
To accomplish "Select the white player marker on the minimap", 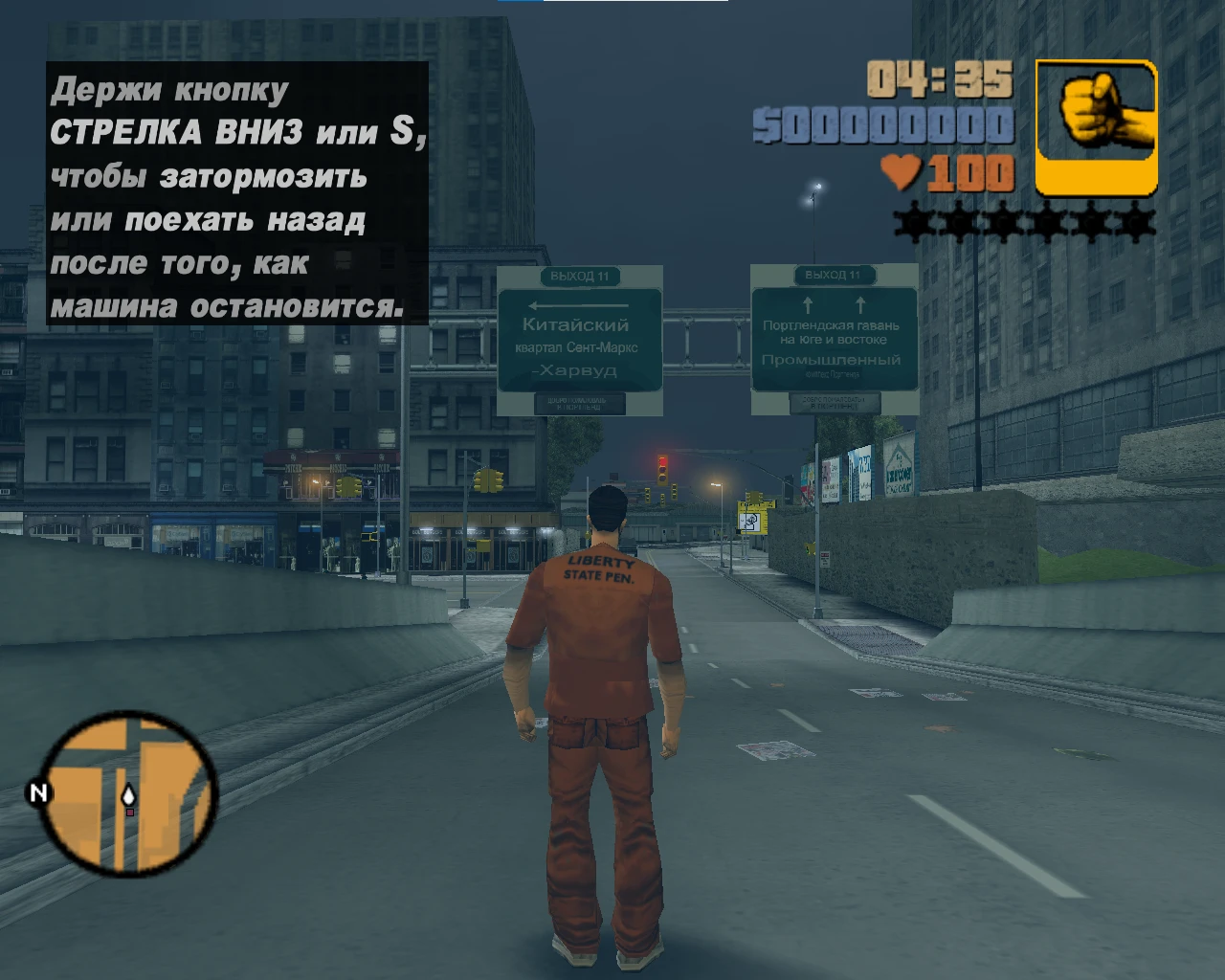I will coord(128,795).
